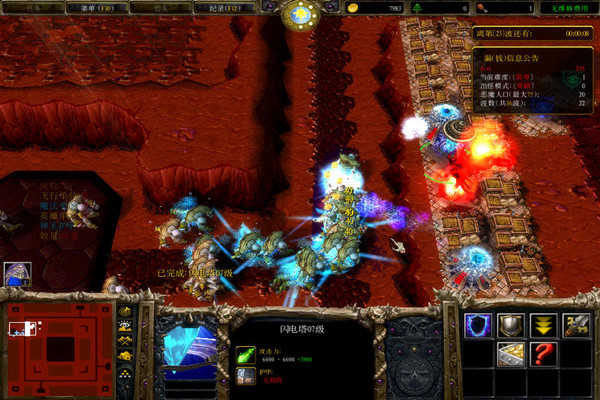Screen dimensions: 600x400
Task: Select the idle worker icon above minimap
Action: pos(17,273)
